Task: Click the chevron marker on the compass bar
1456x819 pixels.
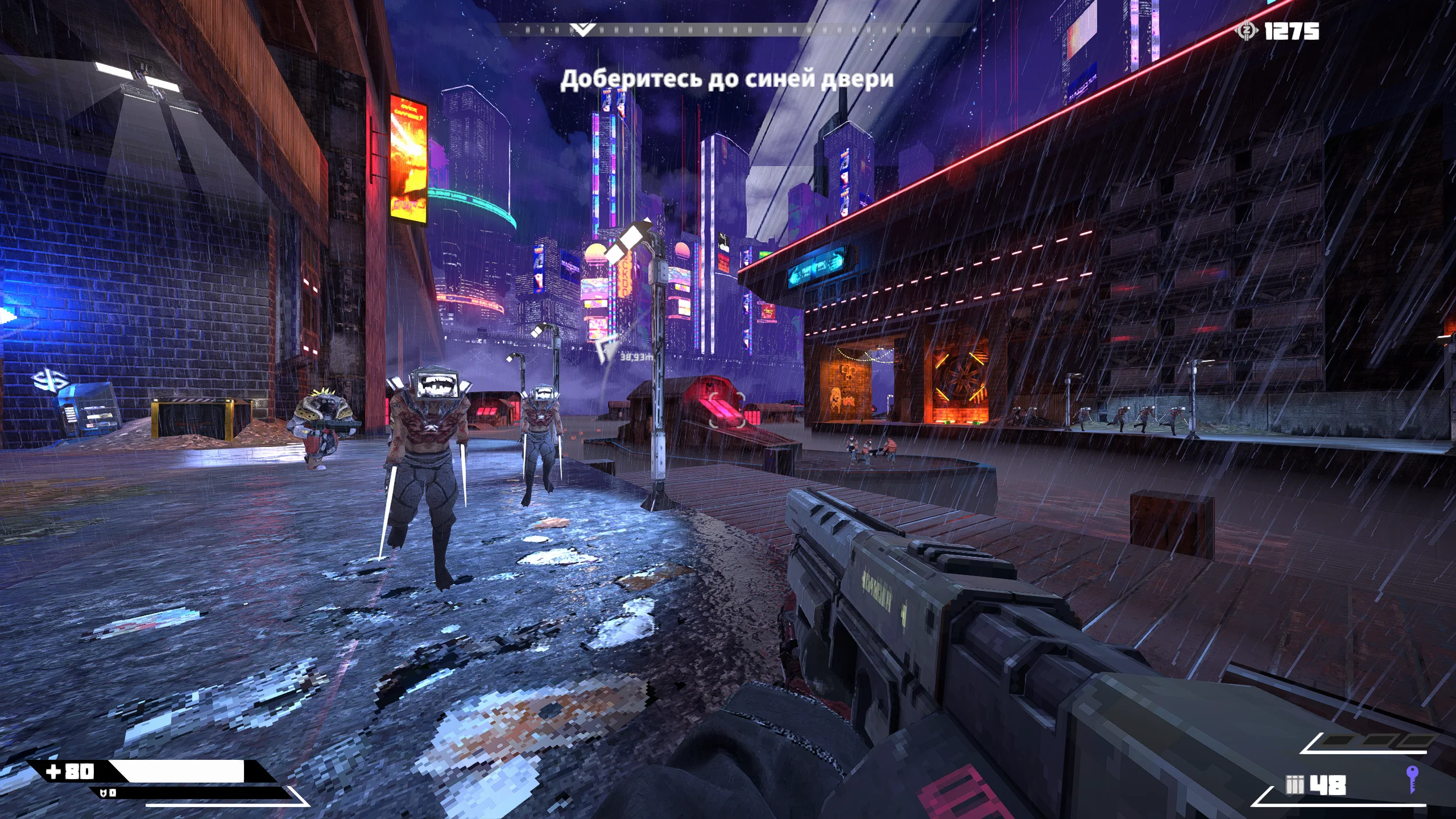Action: (x=582, y=30)
